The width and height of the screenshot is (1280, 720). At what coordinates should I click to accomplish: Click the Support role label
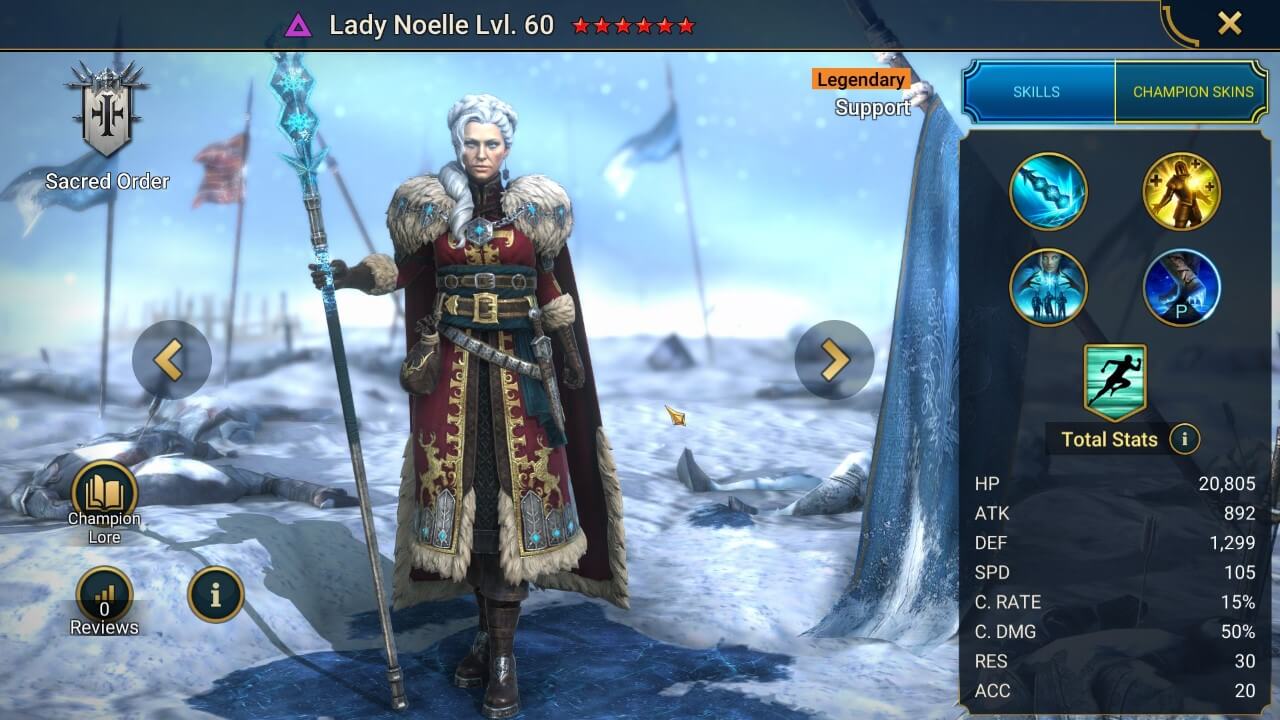pyautogui.click(x=874, y=108)
